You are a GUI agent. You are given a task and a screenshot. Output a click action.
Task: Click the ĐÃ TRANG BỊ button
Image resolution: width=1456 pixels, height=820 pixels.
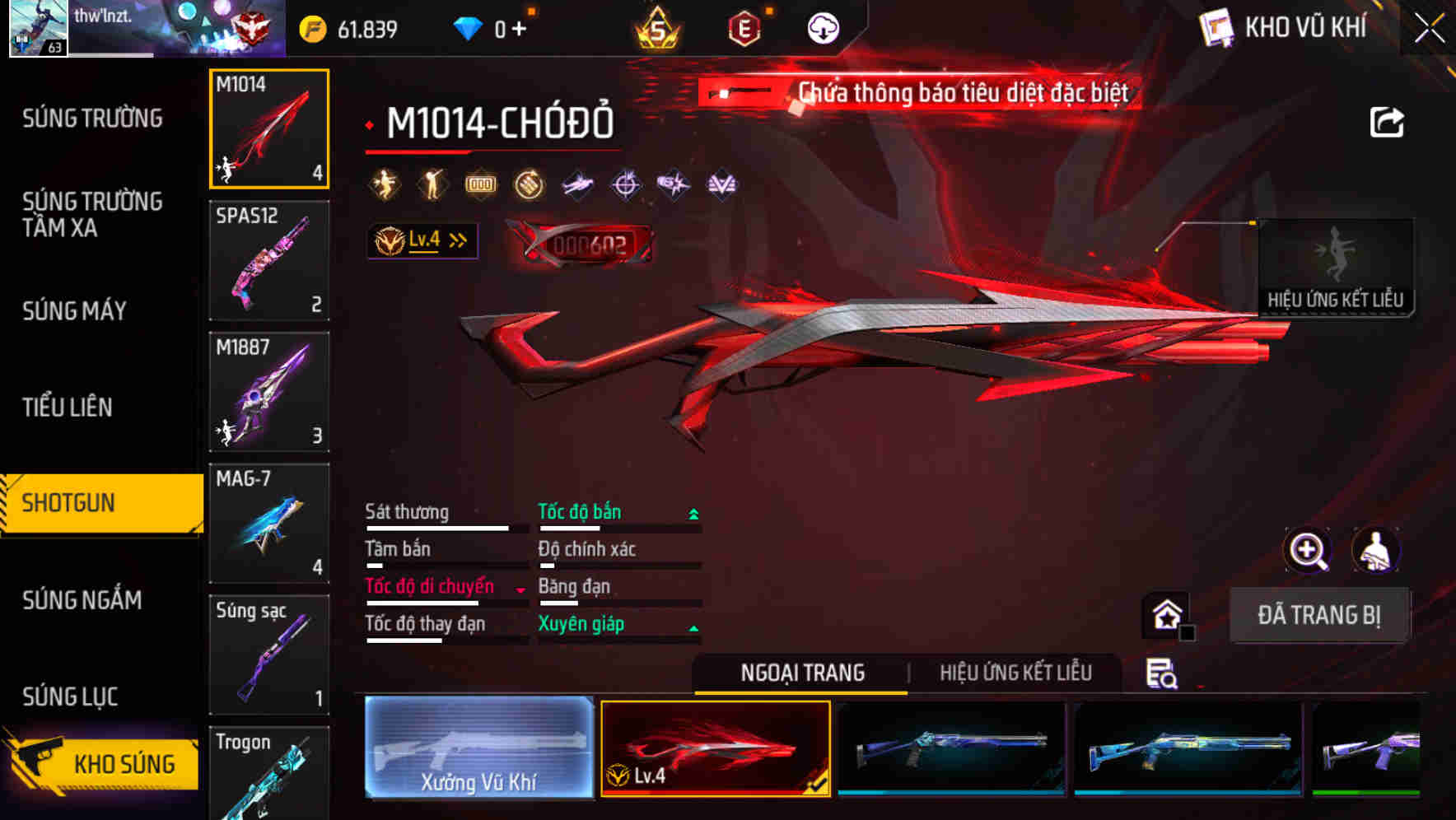(1320, 615)
